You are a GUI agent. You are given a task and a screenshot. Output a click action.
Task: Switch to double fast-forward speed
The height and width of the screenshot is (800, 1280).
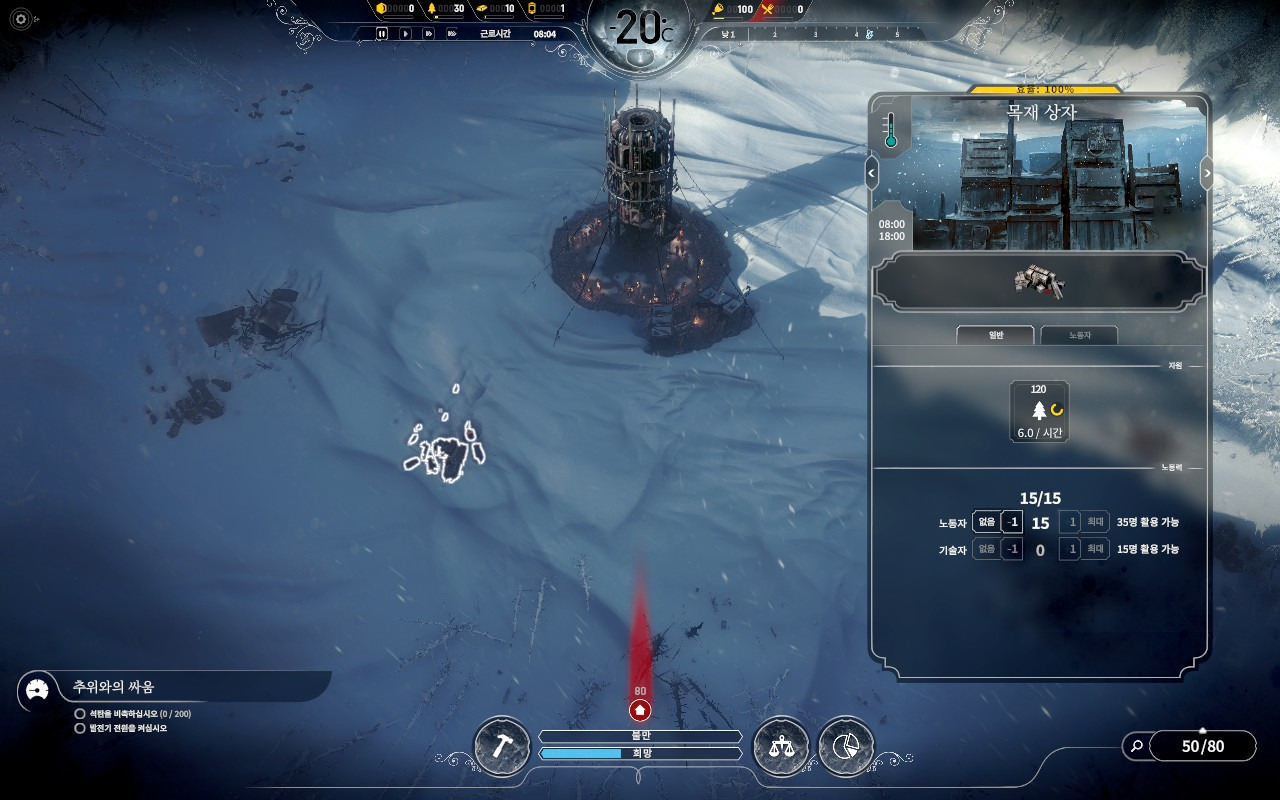click(x=428, y=34)
